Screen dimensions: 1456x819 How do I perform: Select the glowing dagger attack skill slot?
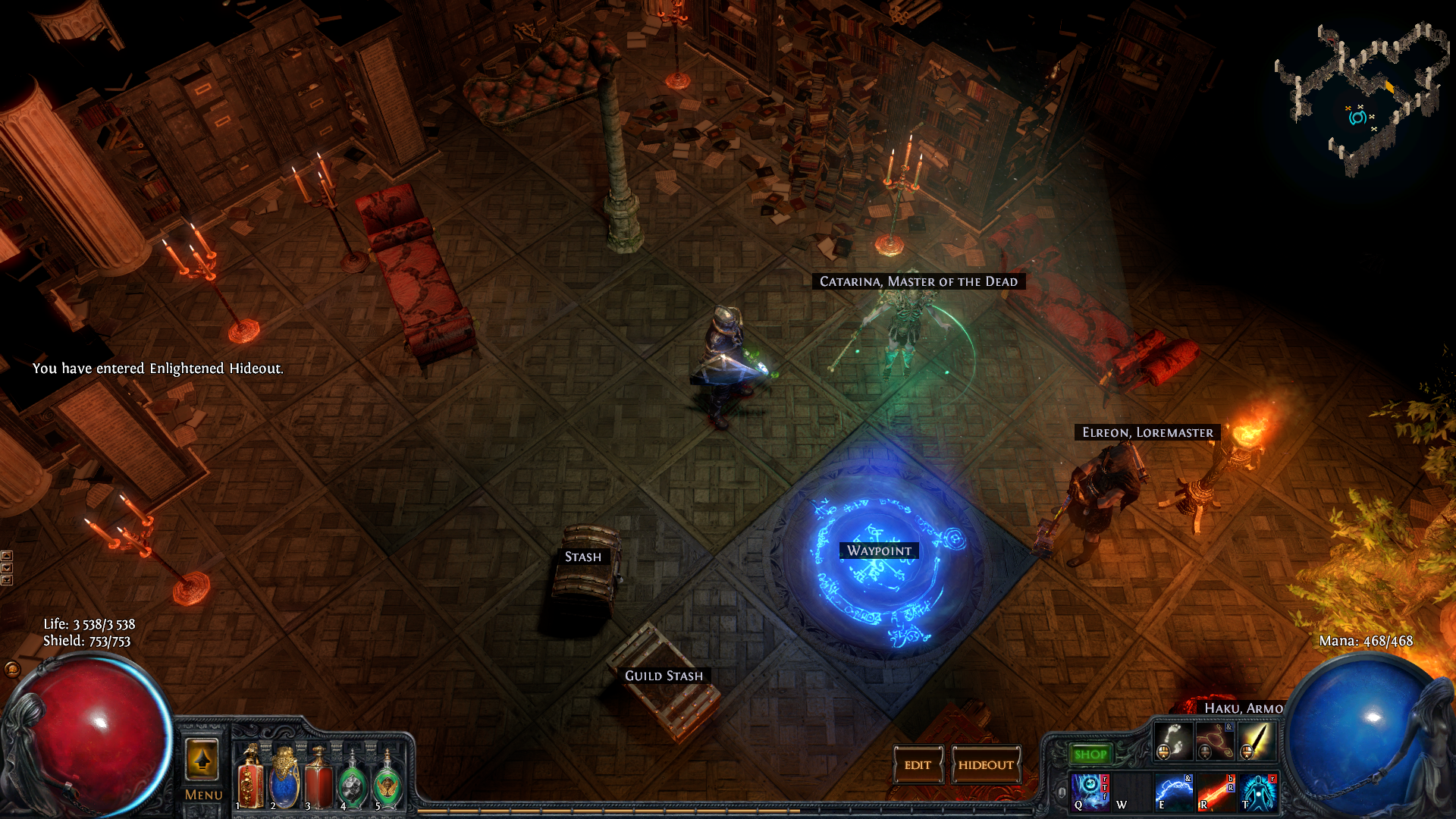tap(1255, 740)
